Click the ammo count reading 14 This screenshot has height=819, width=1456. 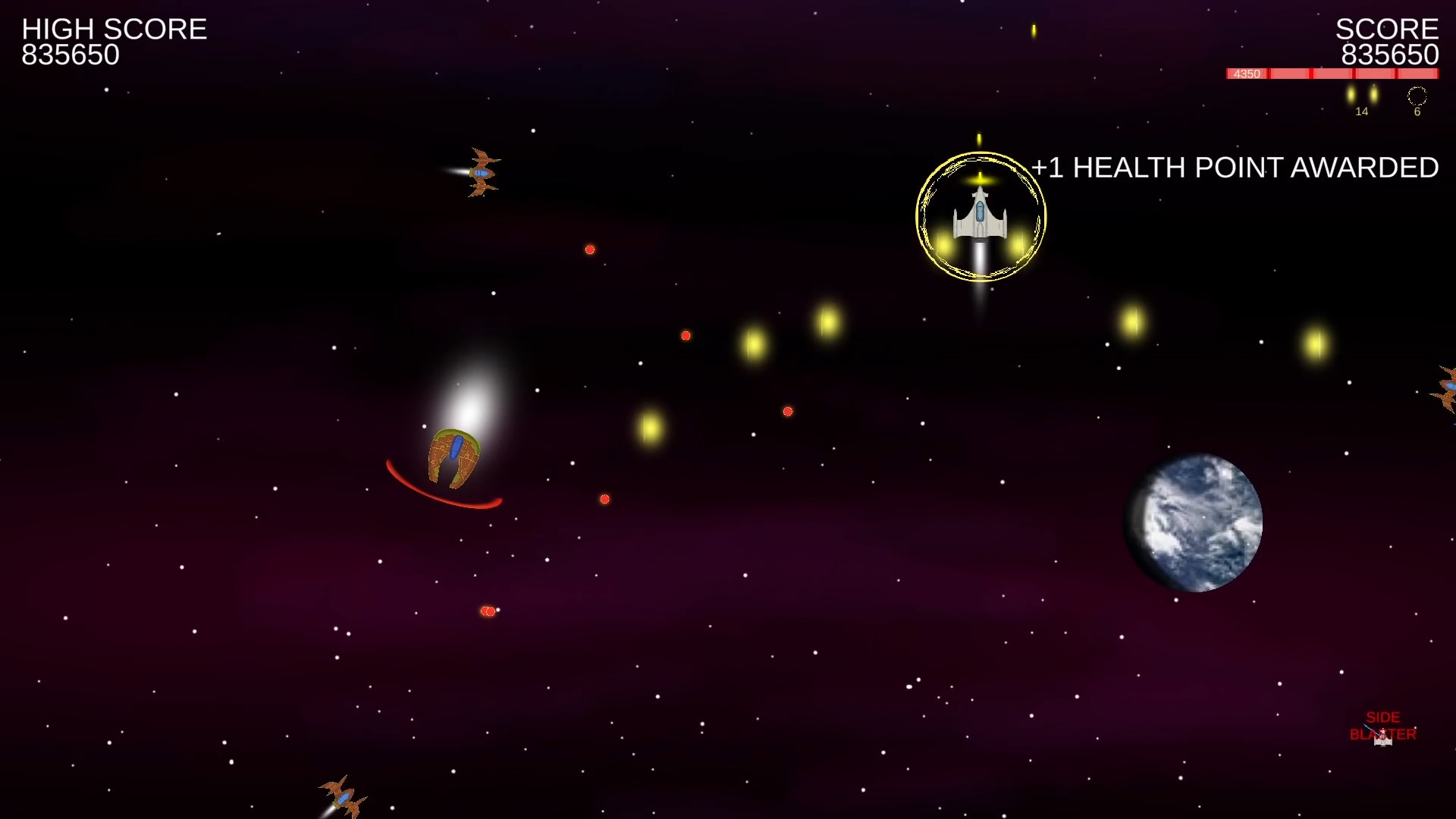coord(1362,111)
